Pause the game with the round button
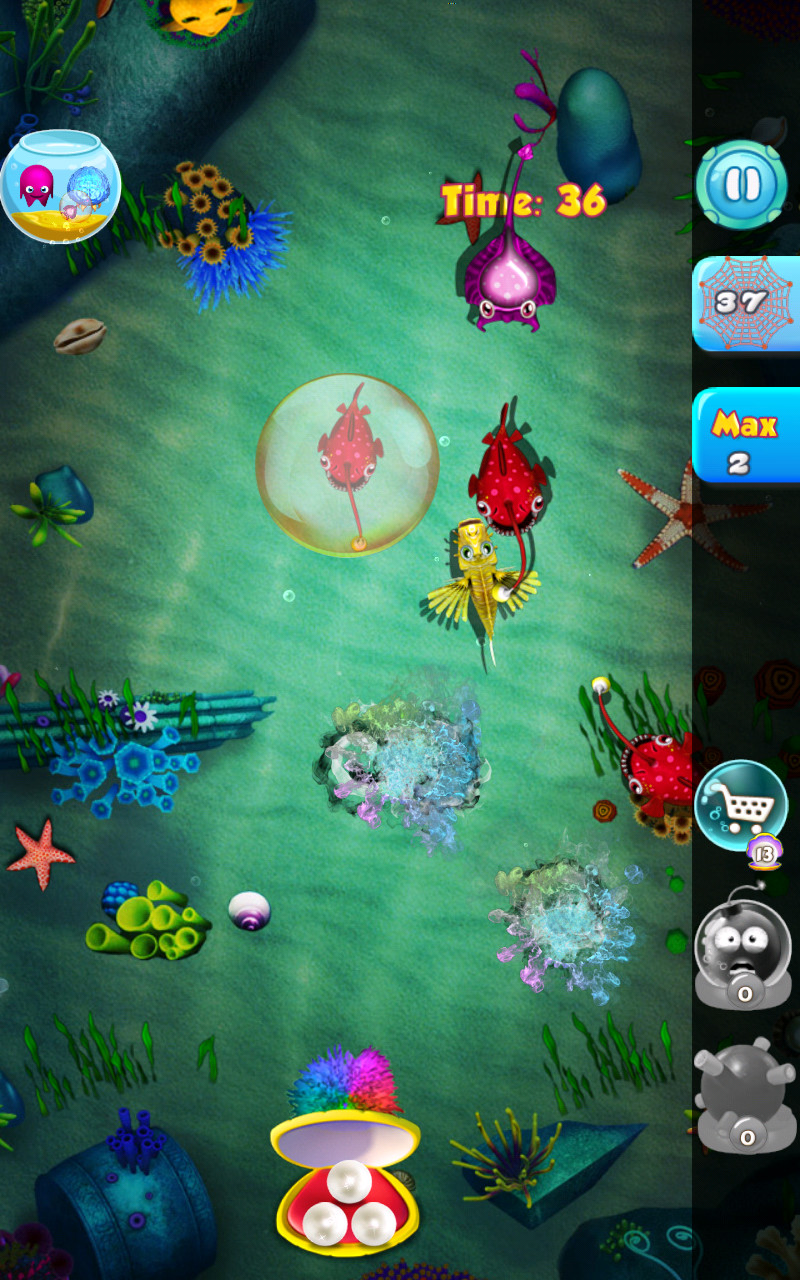This screenshot has width=800, height=1280. (742, 185)
